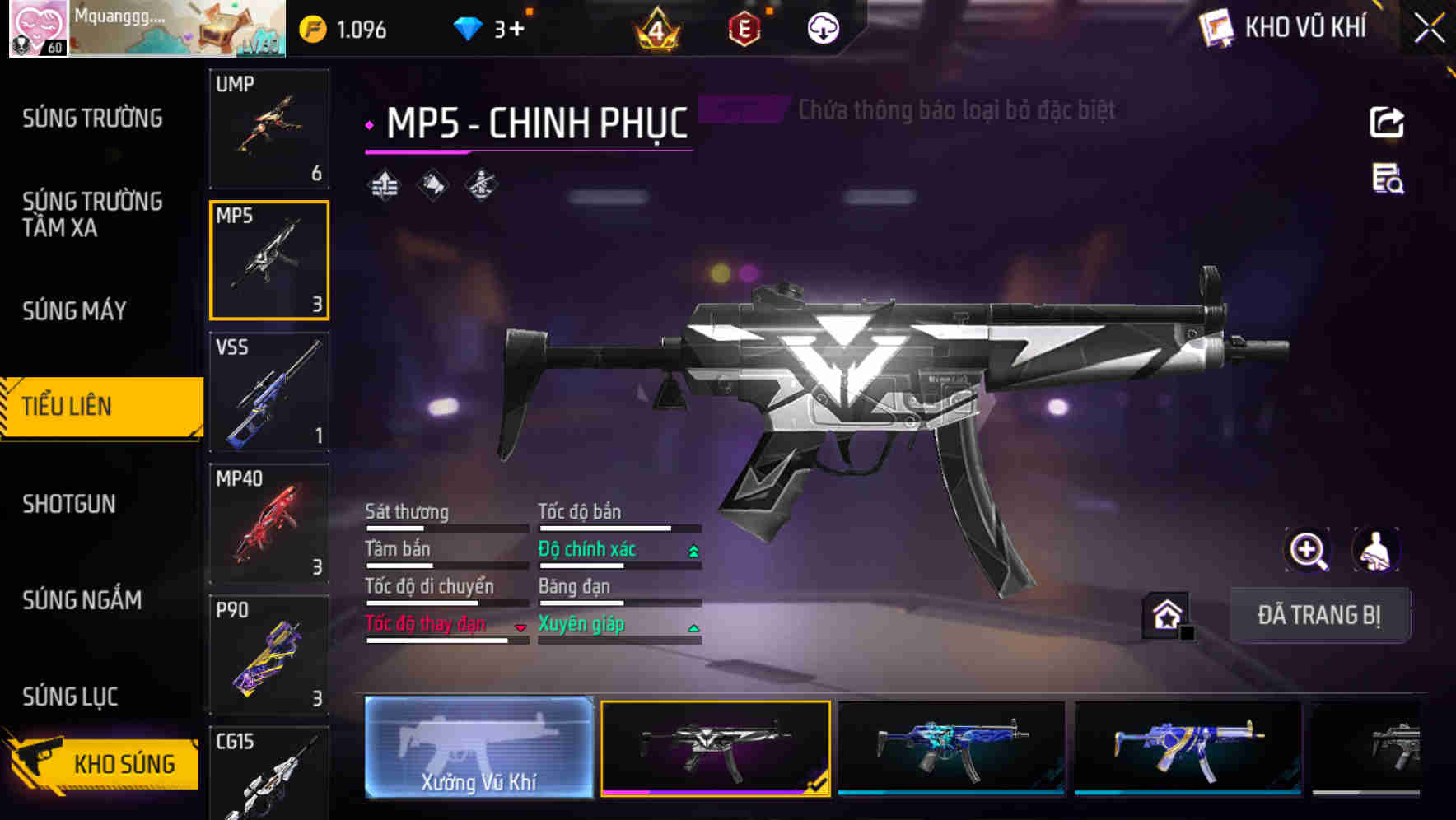
Task: Share the MP5 skin
Action: tap(1387, 123)
